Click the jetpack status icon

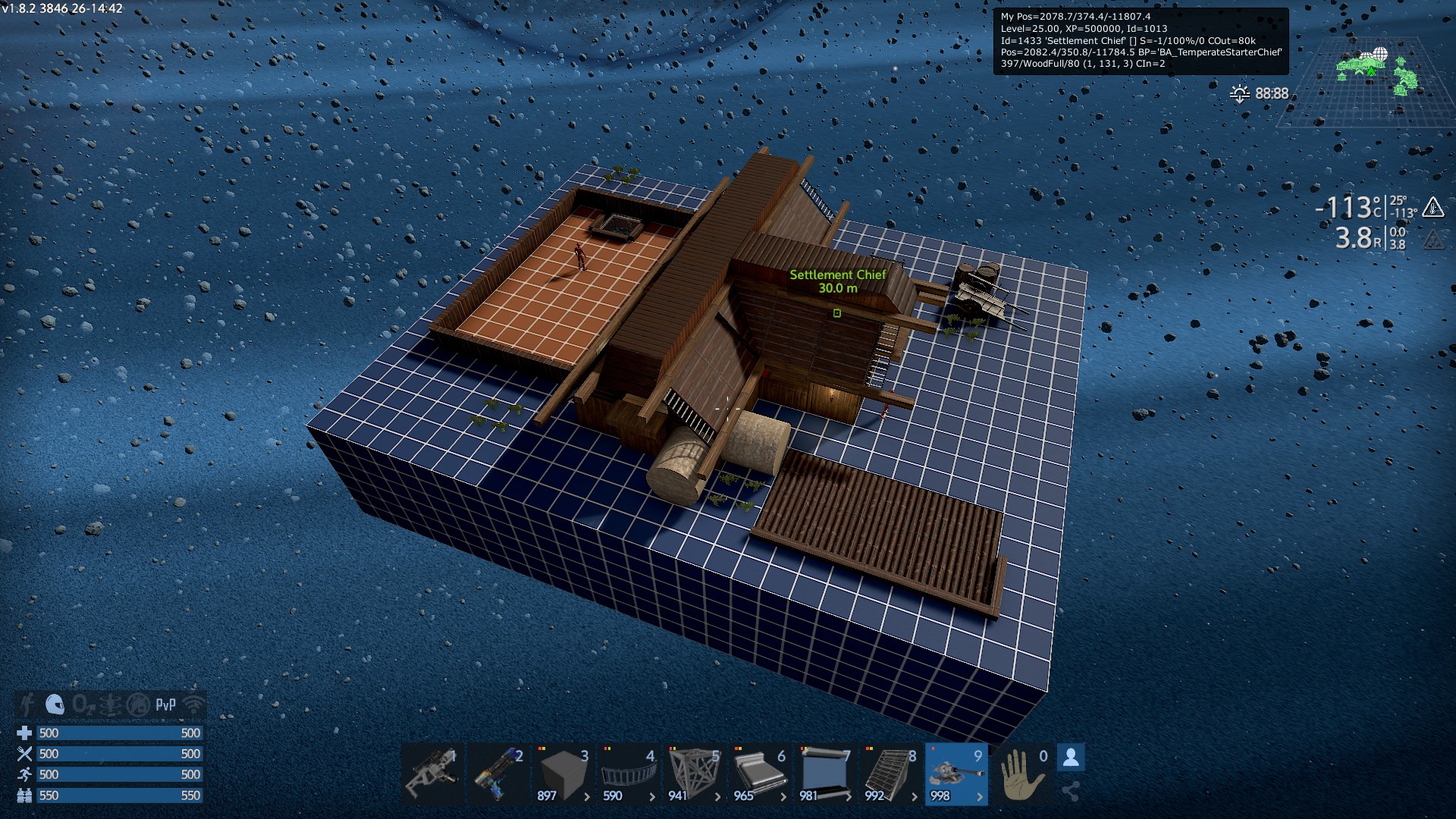coord(27,704)
